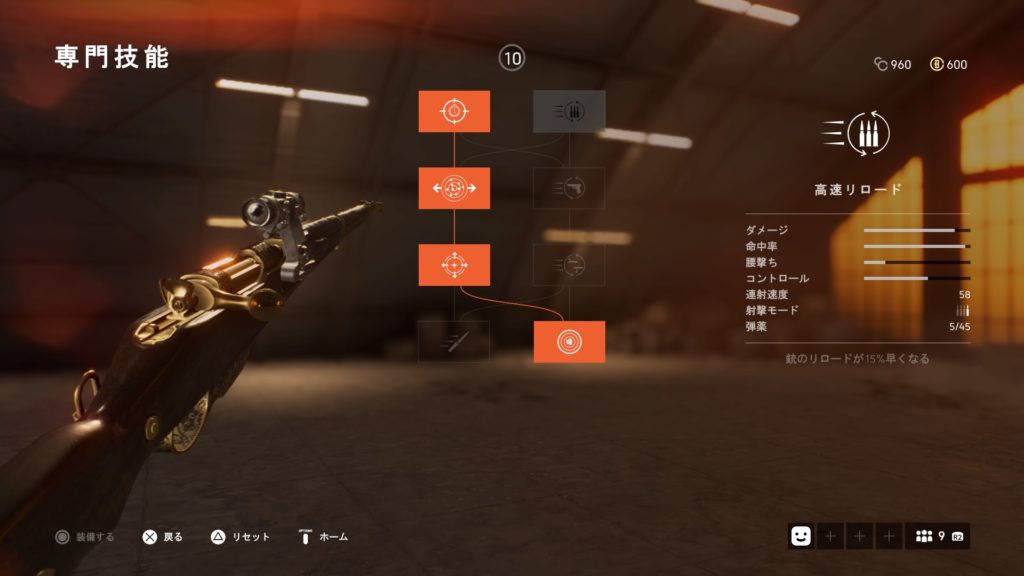Select the target with side arrows node
1024x576 pixels.
click(x=454, y=188)
